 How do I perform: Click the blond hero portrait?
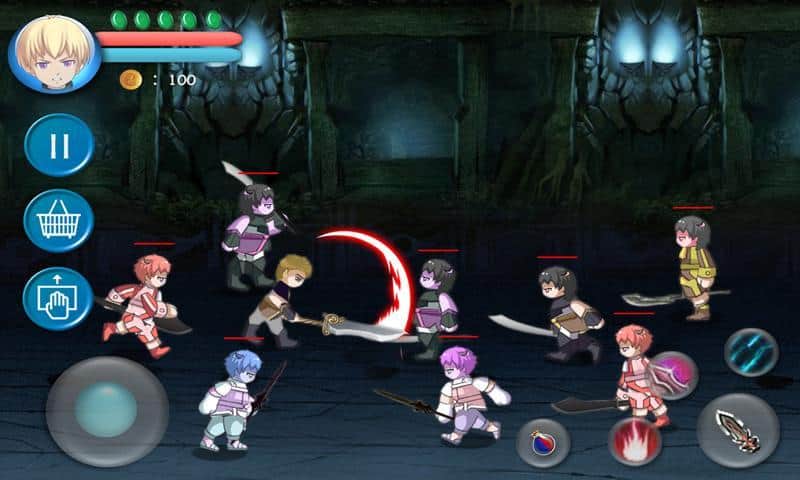tap(51, 52)
